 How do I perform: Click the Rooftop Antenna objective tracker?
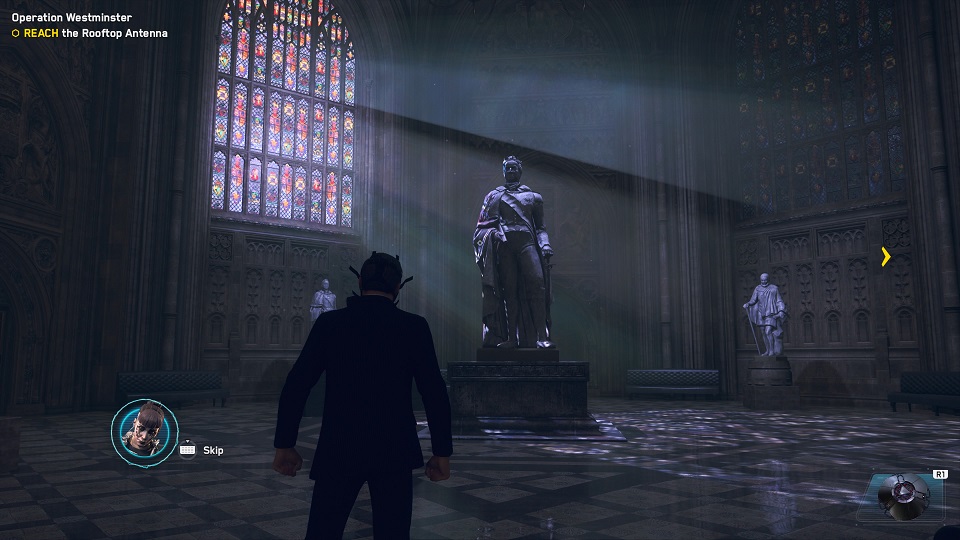pos(89,34)
